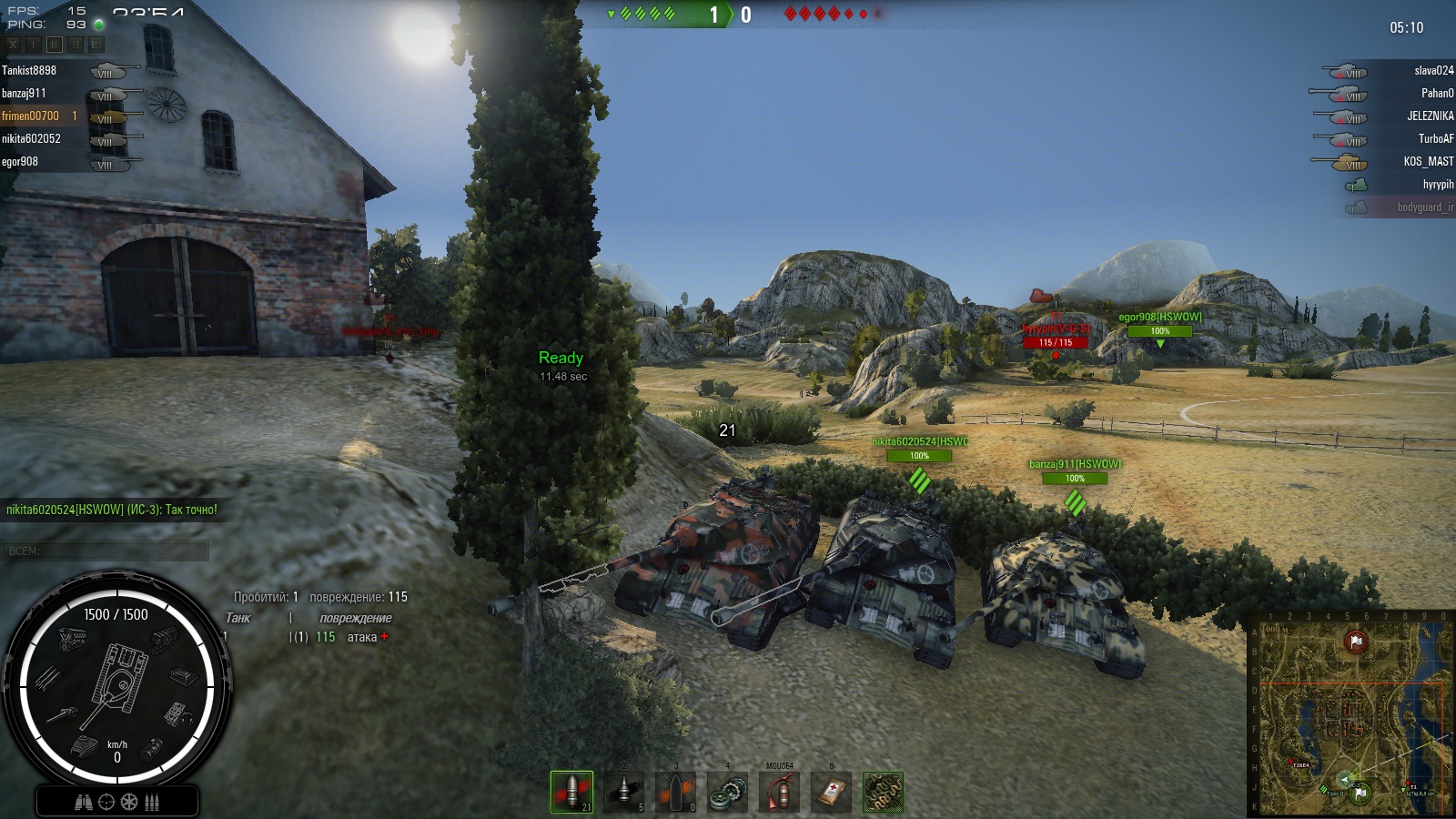Choose egor908 from the allied roster
The width and height of the screenshot is (1456, 819).
pyautogui.click(x=20, y=162)
